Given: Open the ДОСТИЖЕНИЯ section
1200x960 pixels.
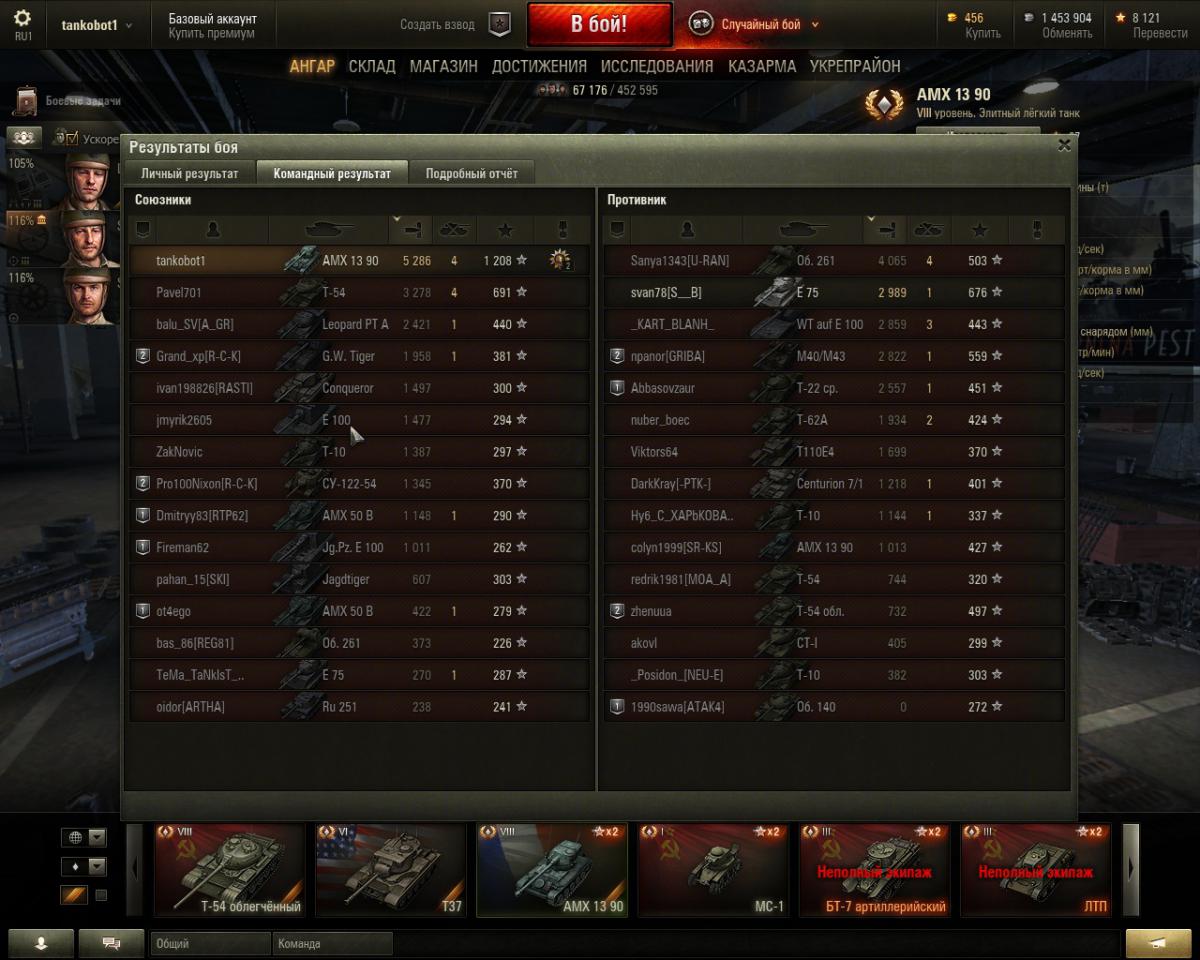Looking at the screenshot, I should 539,66.
